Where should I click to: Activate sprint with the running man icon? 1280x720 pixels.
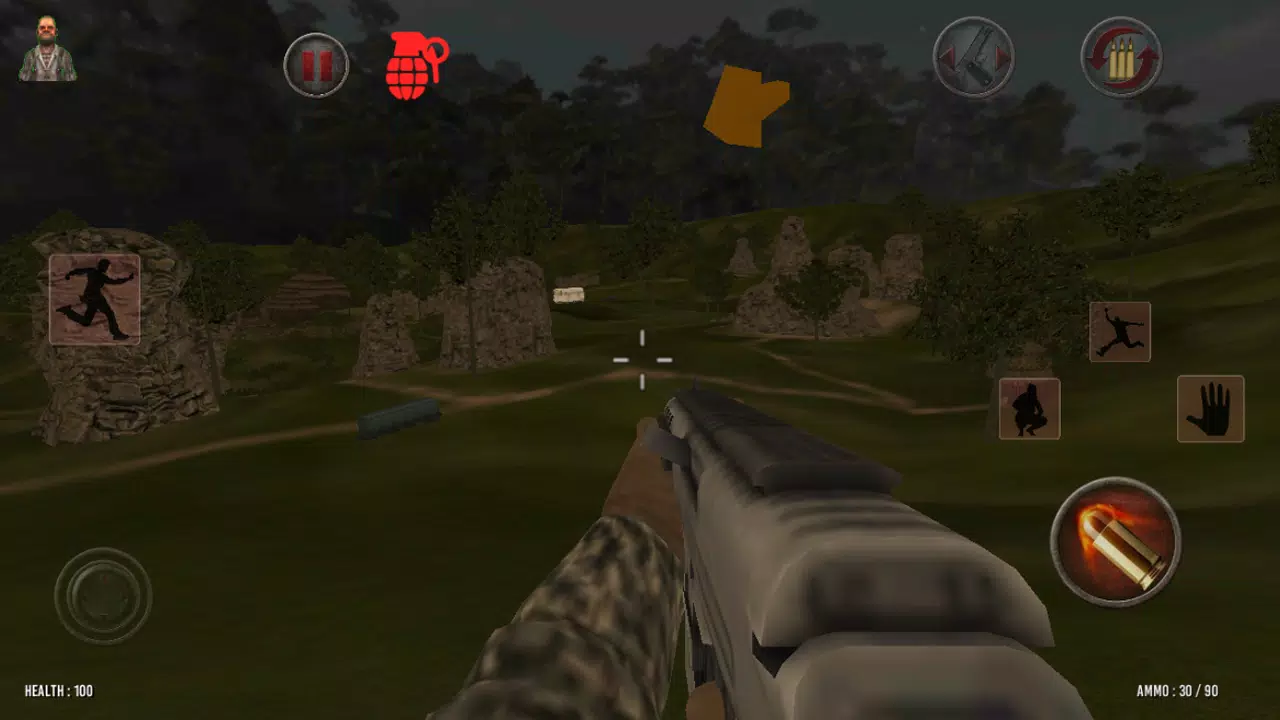[x=95, y=299]
